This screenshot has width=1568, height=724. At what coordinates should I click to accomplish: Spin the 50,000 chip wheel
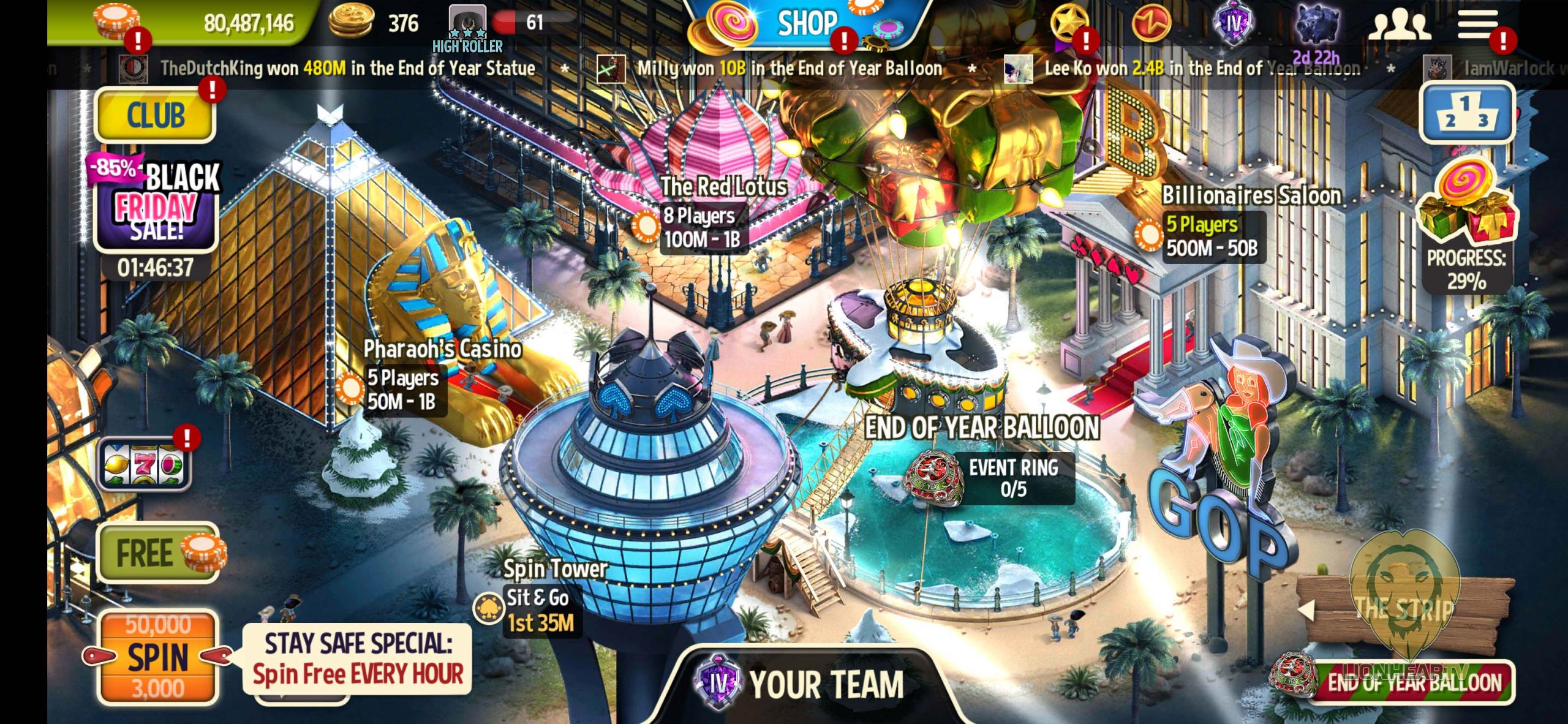click(158, 657)
